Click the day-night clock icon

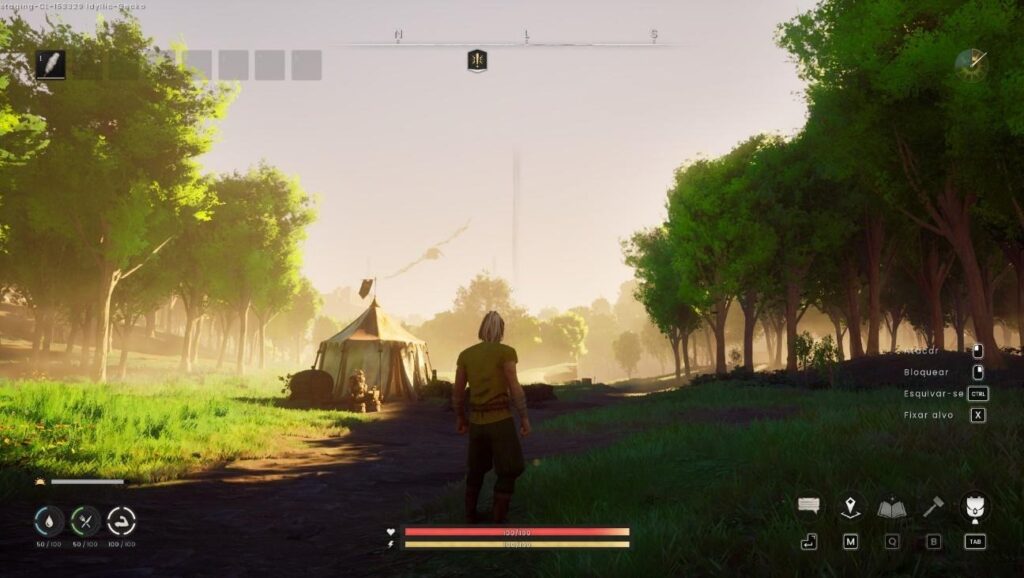click(x=970, y=65)
